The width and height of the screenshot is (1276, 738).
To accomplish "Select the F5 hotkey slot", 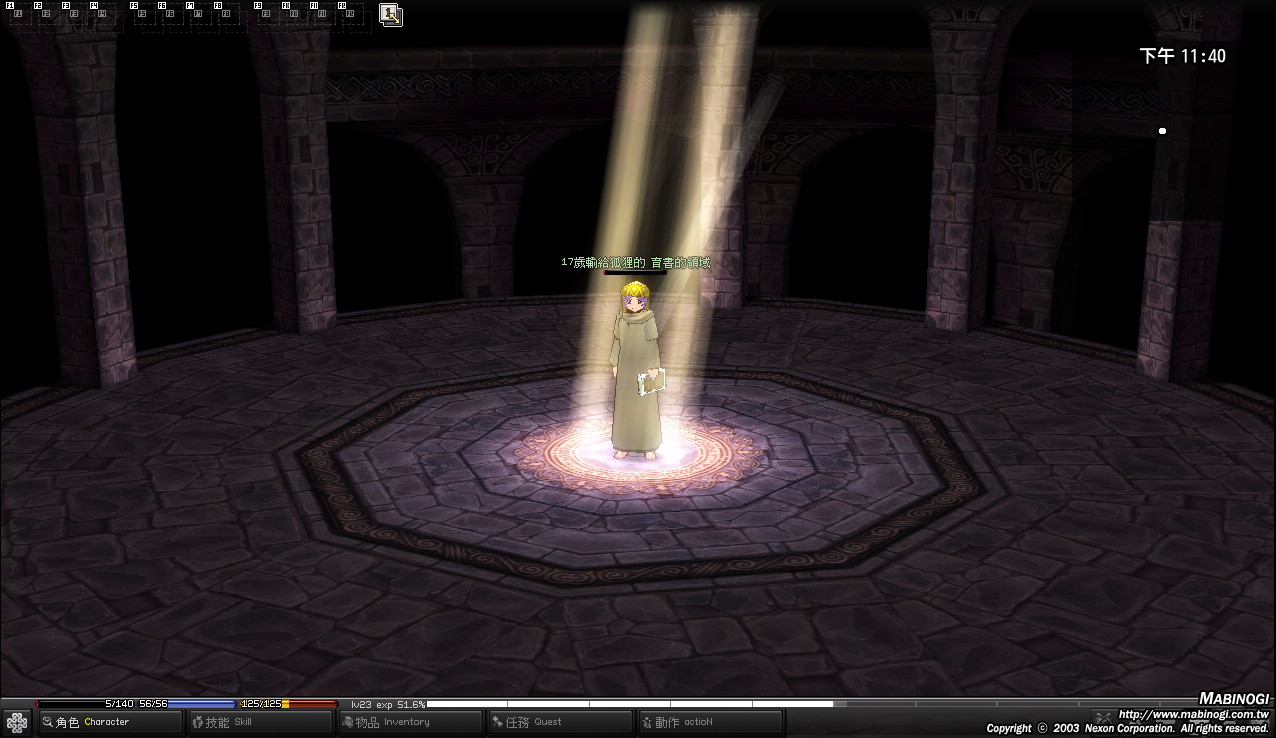I will 142,15.
